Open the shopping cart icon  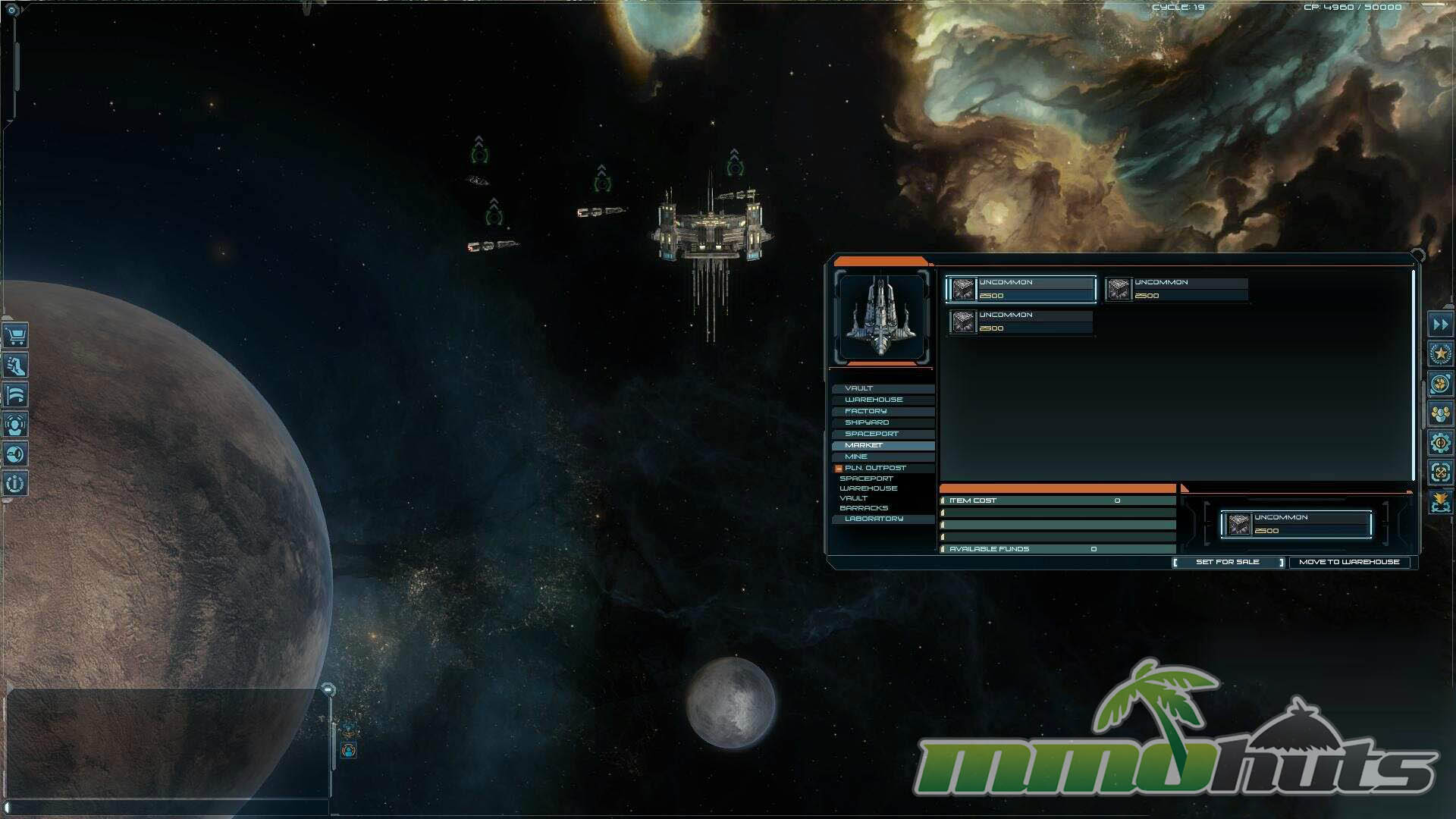coord(15,335)
